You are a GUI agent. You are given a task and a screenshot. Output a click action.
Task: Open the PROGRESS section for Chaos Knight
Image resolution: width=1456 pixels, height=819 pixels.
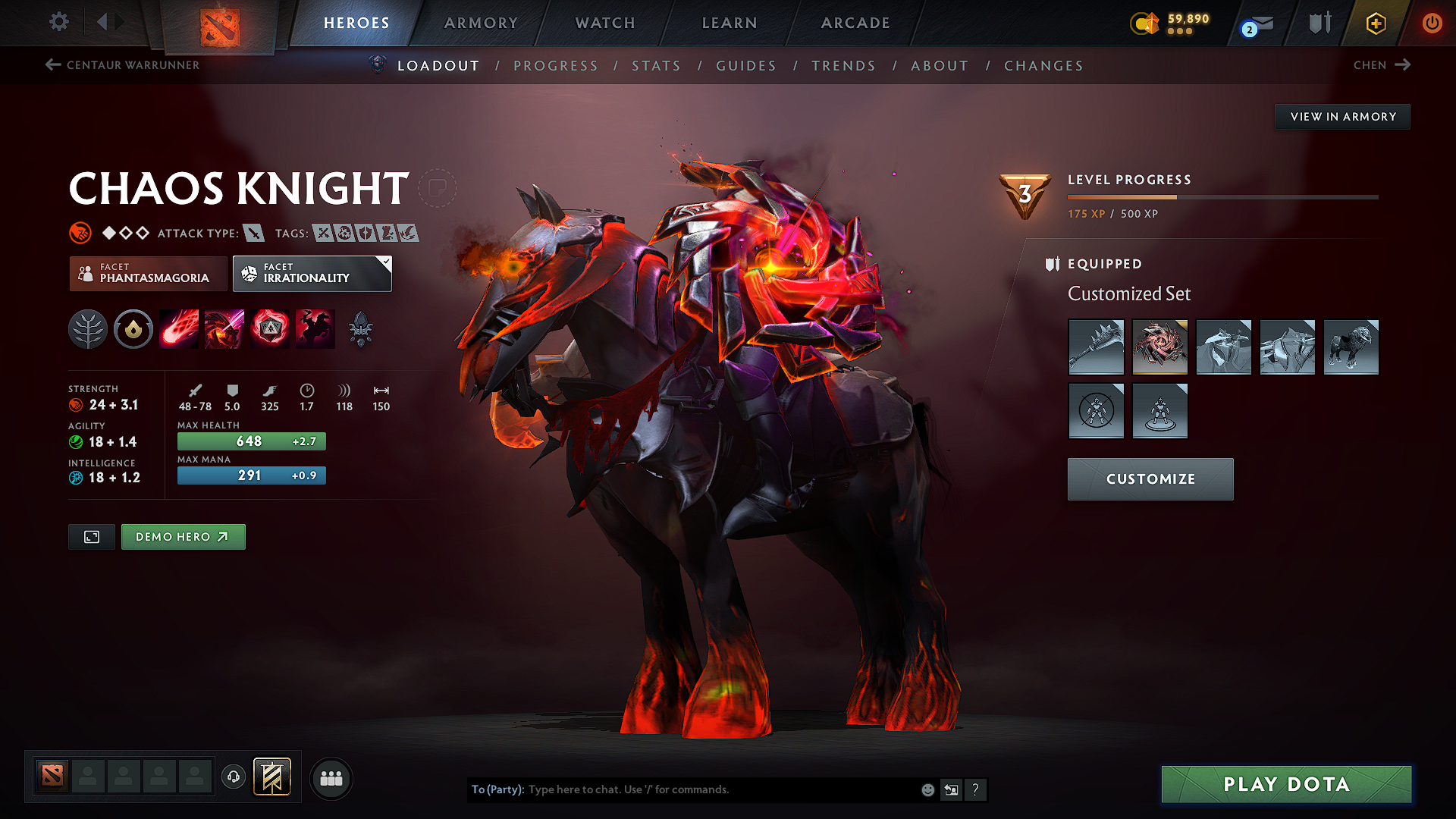point(556,66)
